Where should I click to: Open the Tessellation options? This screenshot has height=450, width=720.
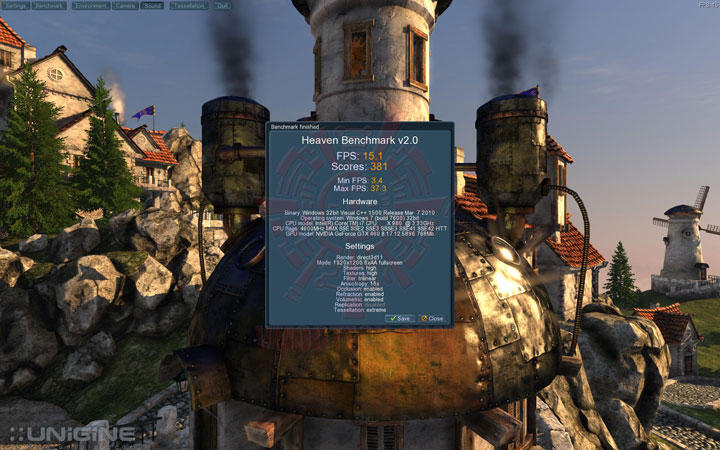190,5
